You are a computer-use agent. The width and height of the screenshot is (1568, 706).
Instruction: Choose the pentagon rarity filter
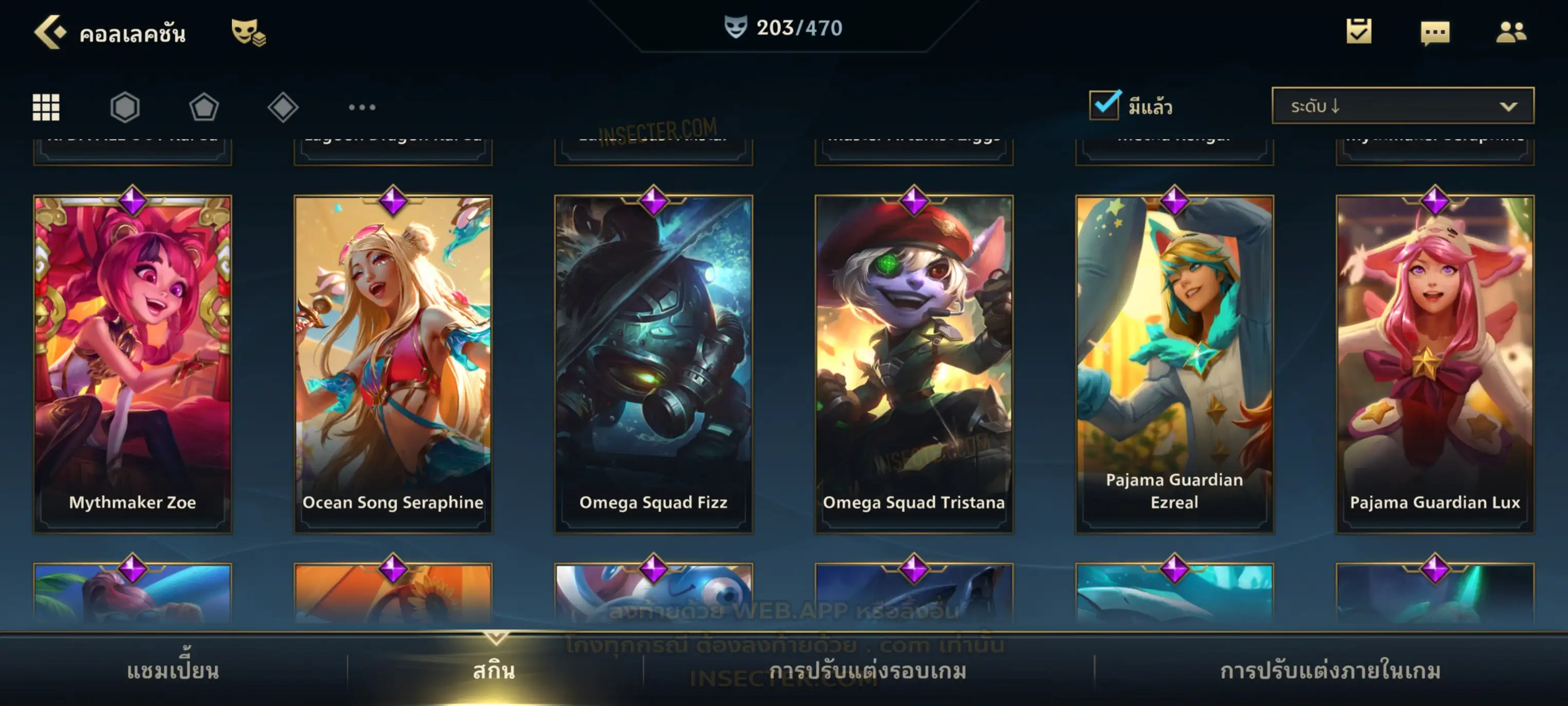pyautogui.click(x=204, y=107)
